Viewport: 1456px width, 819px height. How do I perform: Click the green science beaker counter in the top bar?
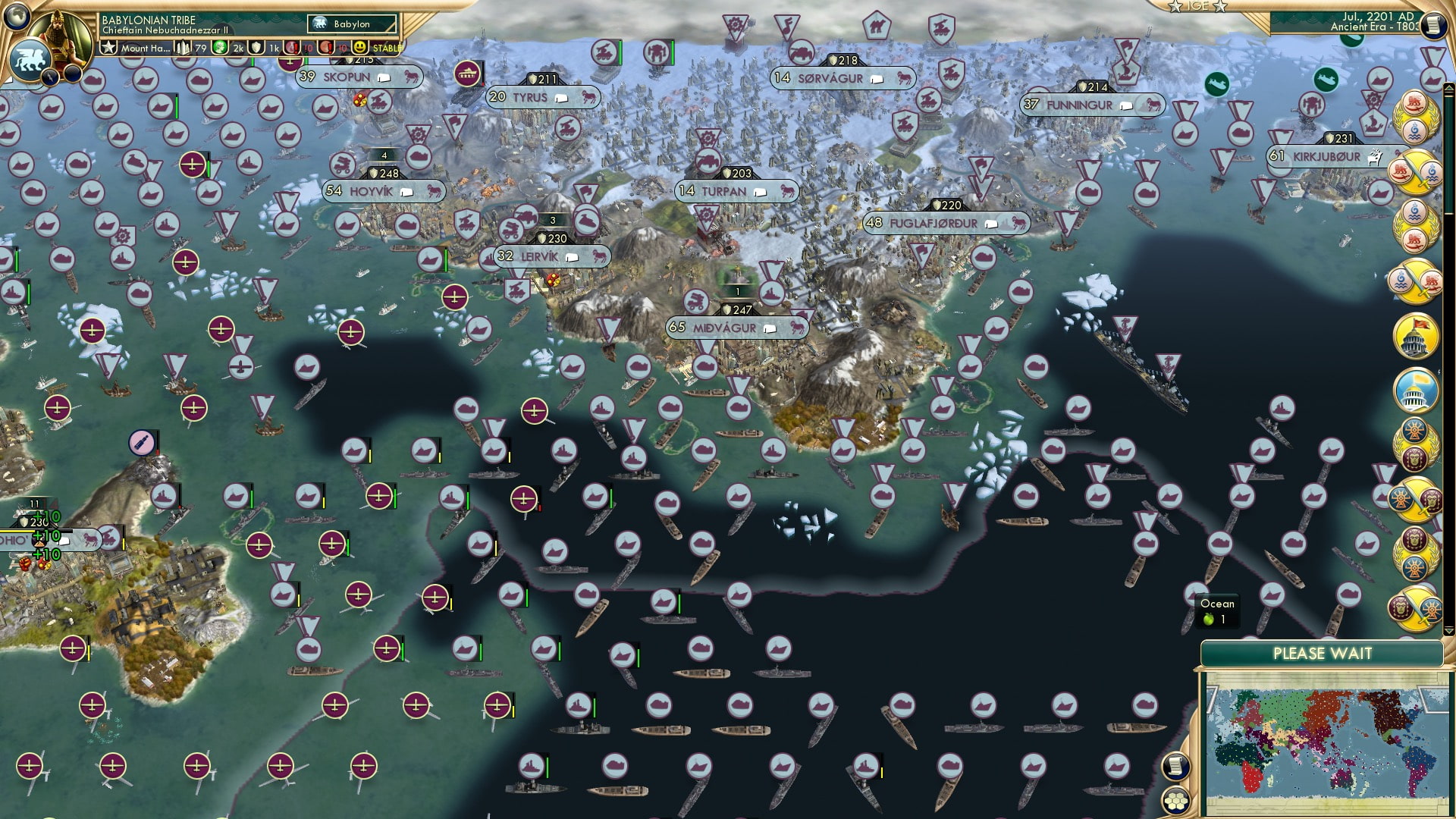tap(220, 49)
